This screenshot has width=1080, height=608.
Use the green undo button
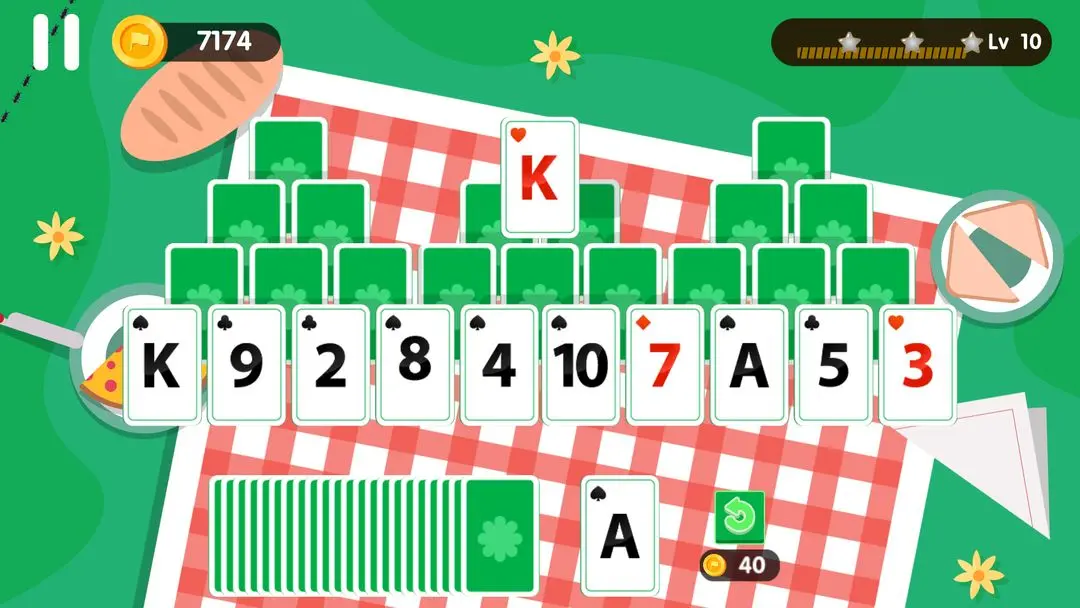pyautogui.click(x=739, y=517)
